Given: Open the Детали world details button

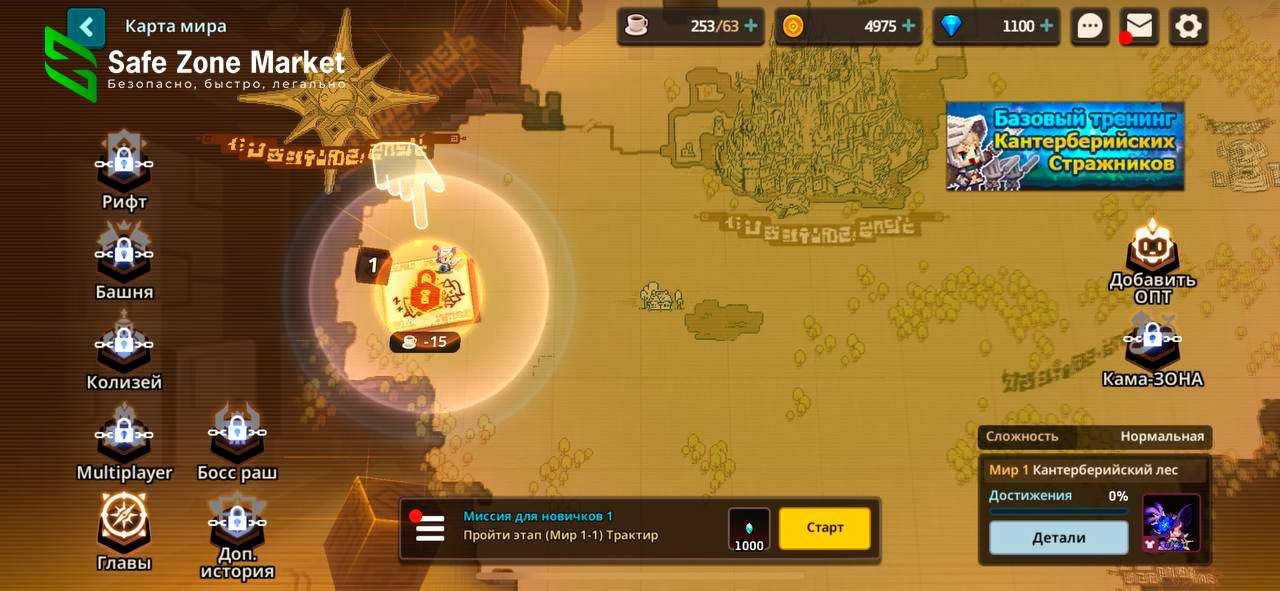Looking at the screenshot, I should 1058,538.
